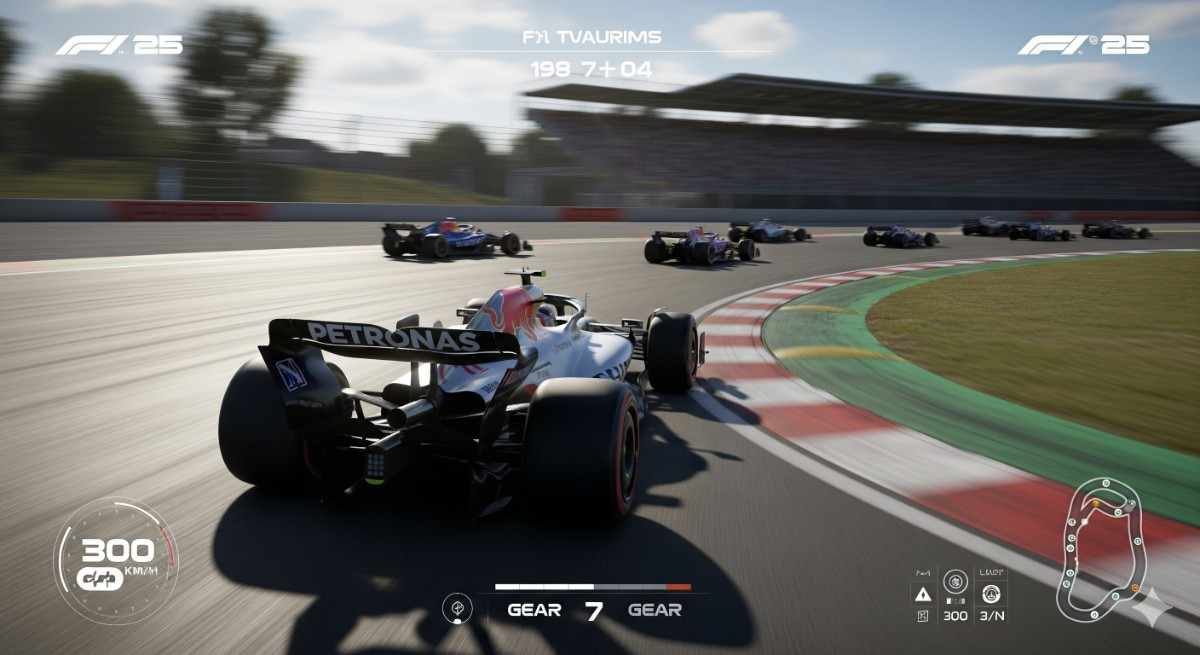
Task: Click the track minimap
Action: click(1100, 547)
